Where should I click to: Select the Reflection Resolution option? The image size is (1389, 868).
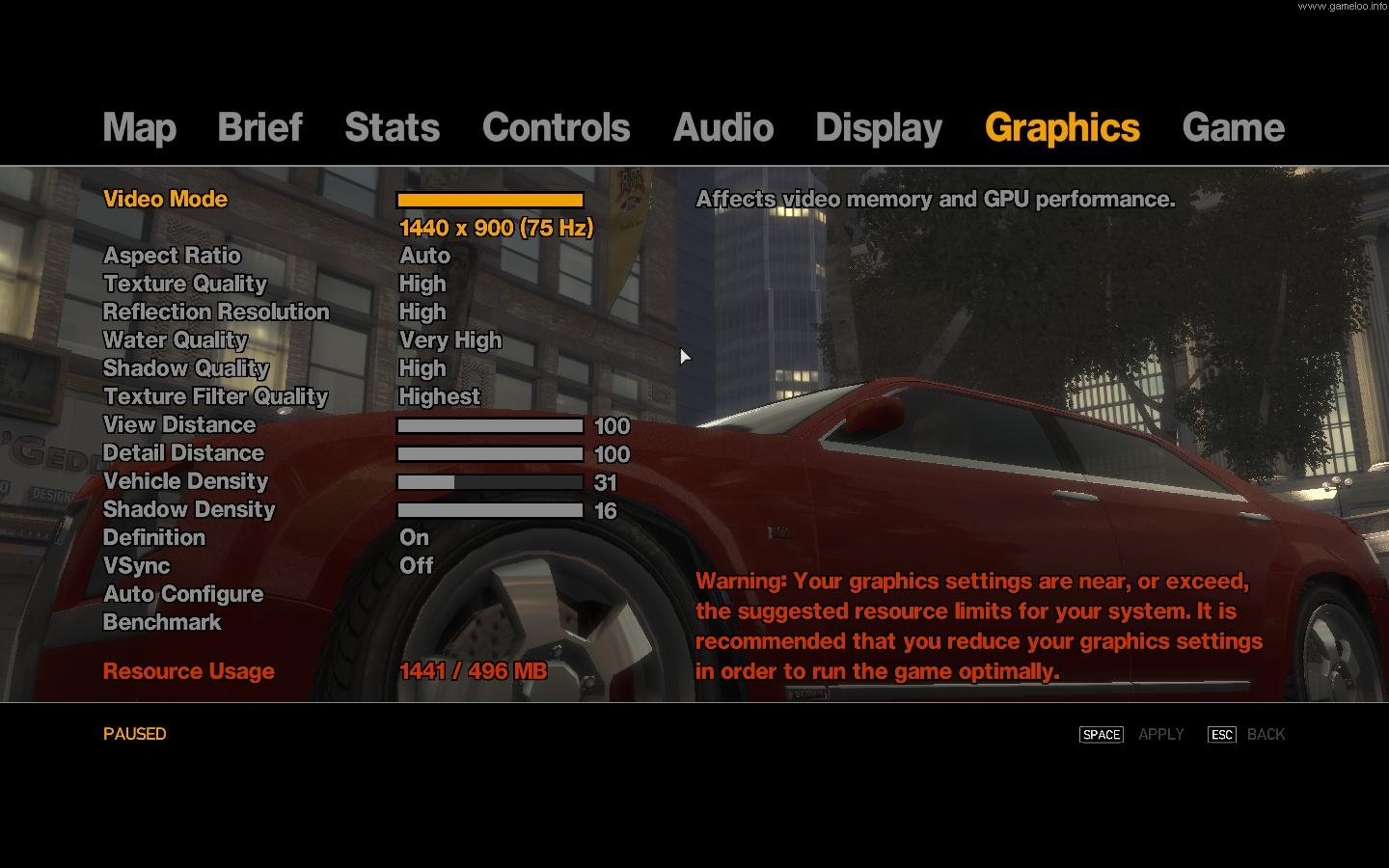216,312
